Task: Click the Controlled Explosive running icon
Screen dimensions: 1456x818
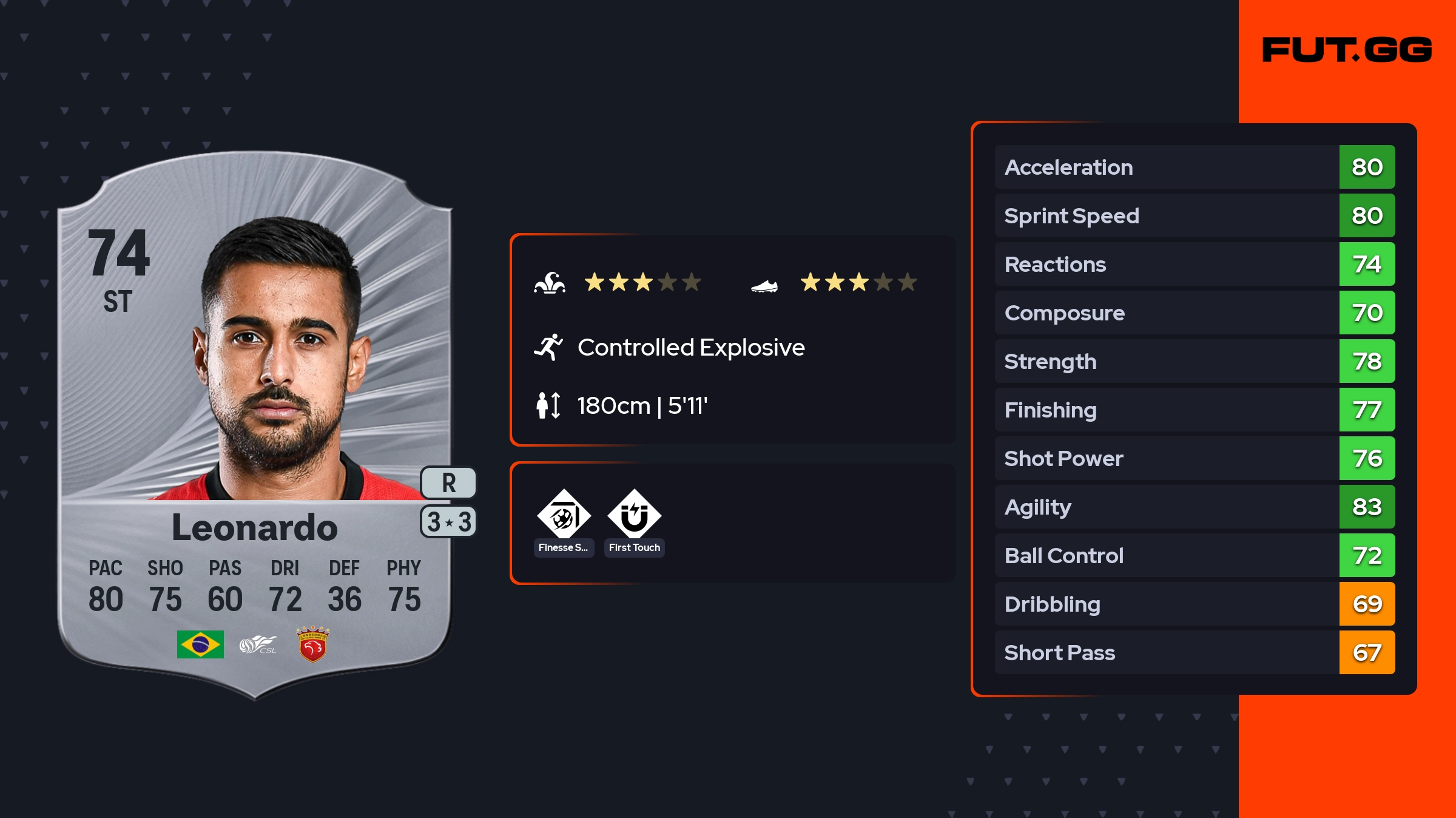Action: 548,347
